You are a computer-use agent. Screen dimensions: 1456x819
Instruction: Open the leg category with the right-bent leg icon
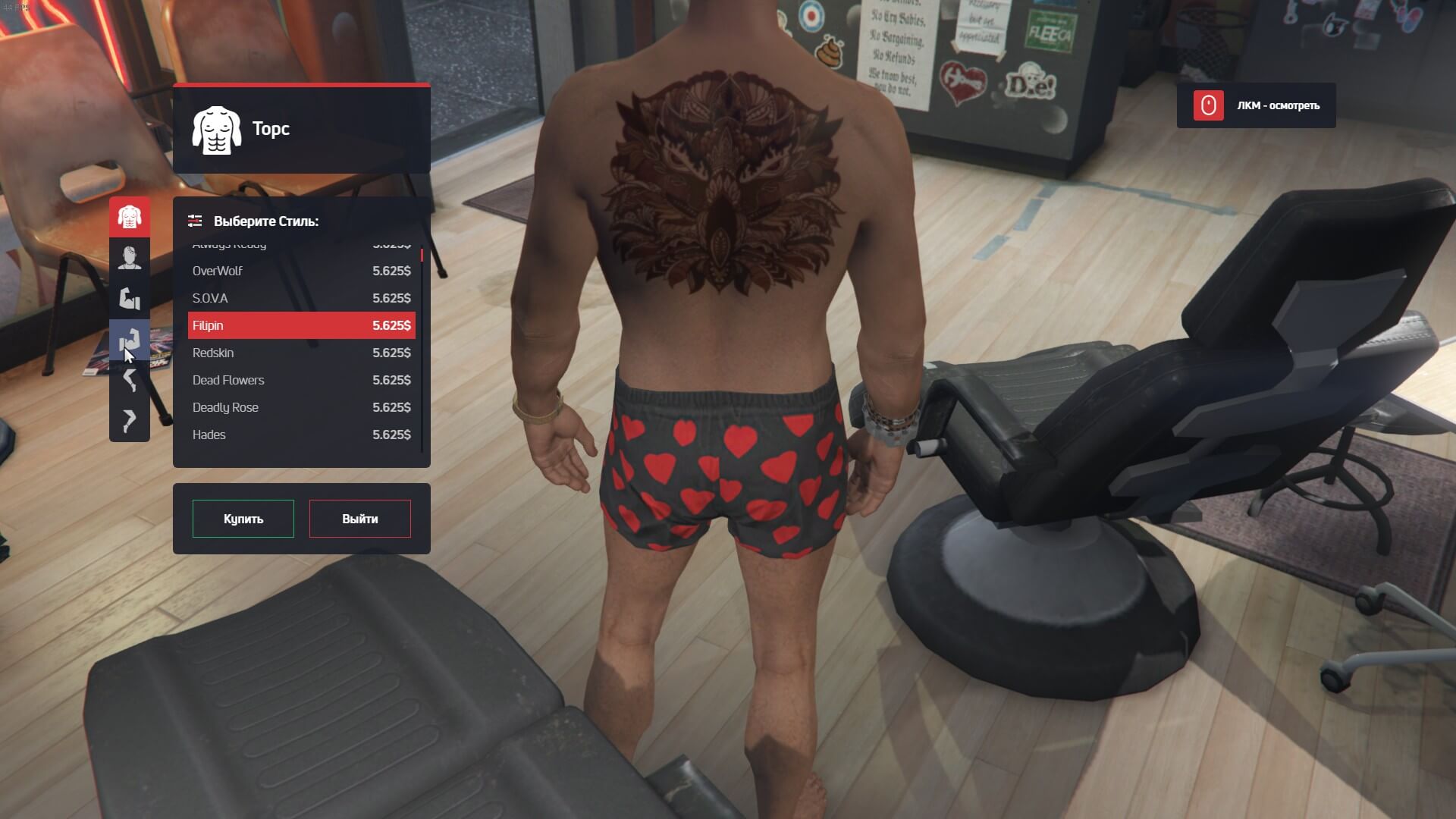point(130,420)
